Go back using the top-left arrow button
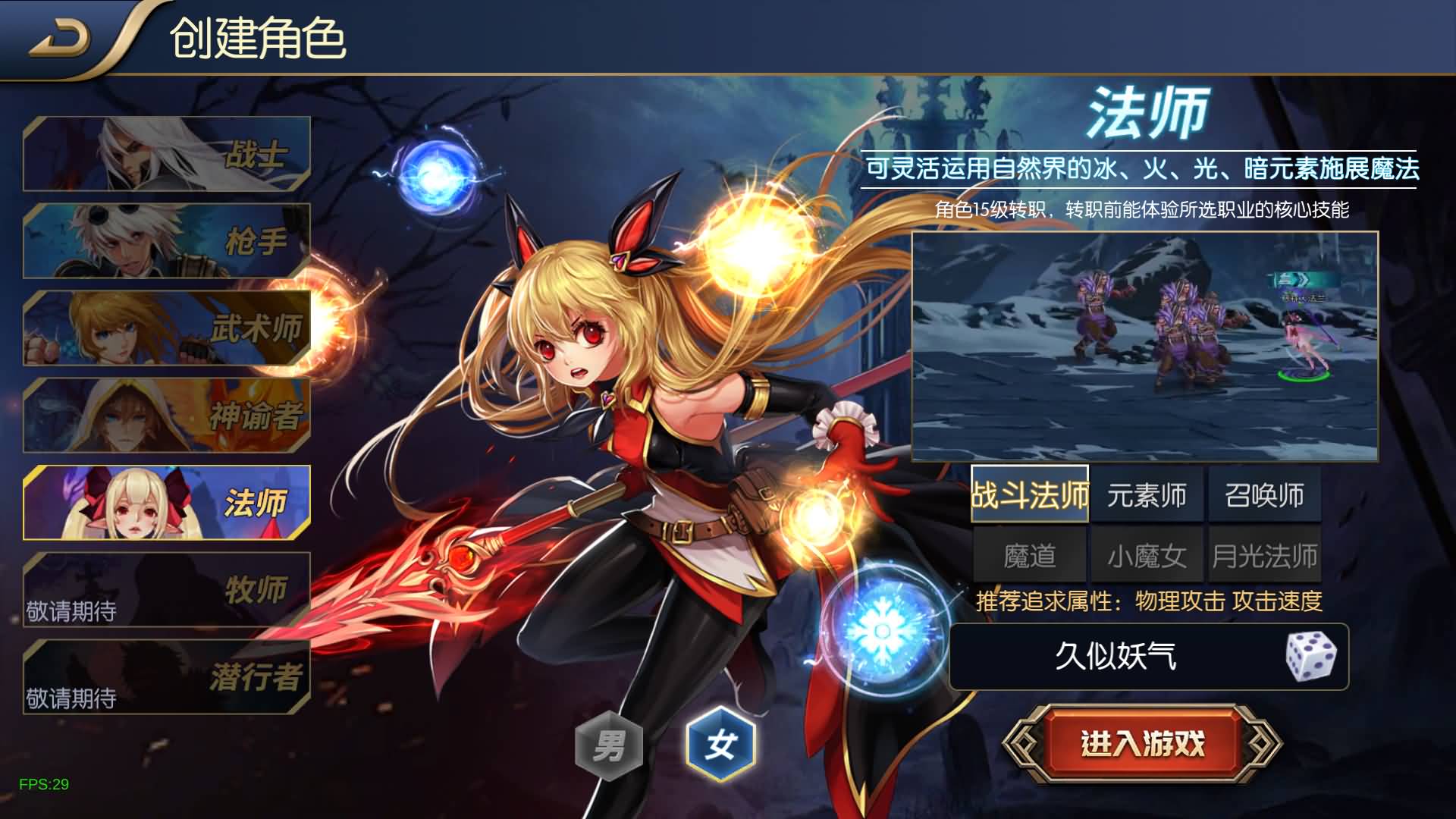 coord(61,39)
